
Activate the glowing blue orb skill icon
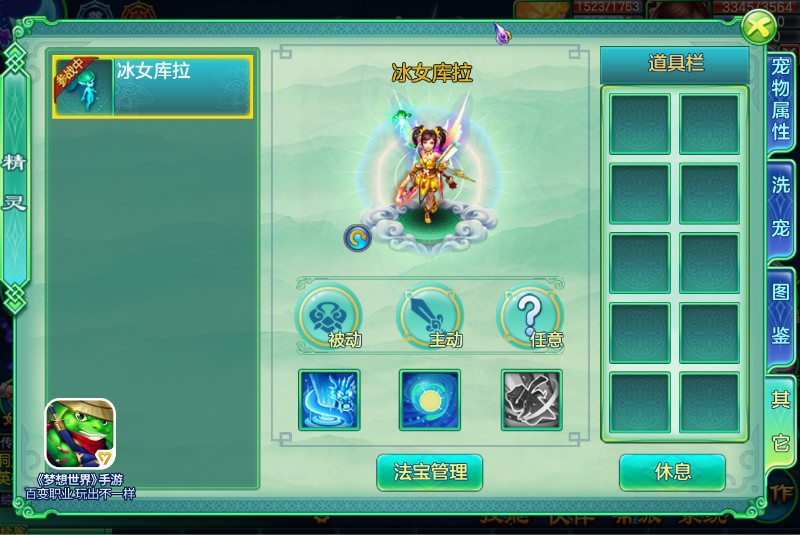pyautogui.click(x=430, y=399)
